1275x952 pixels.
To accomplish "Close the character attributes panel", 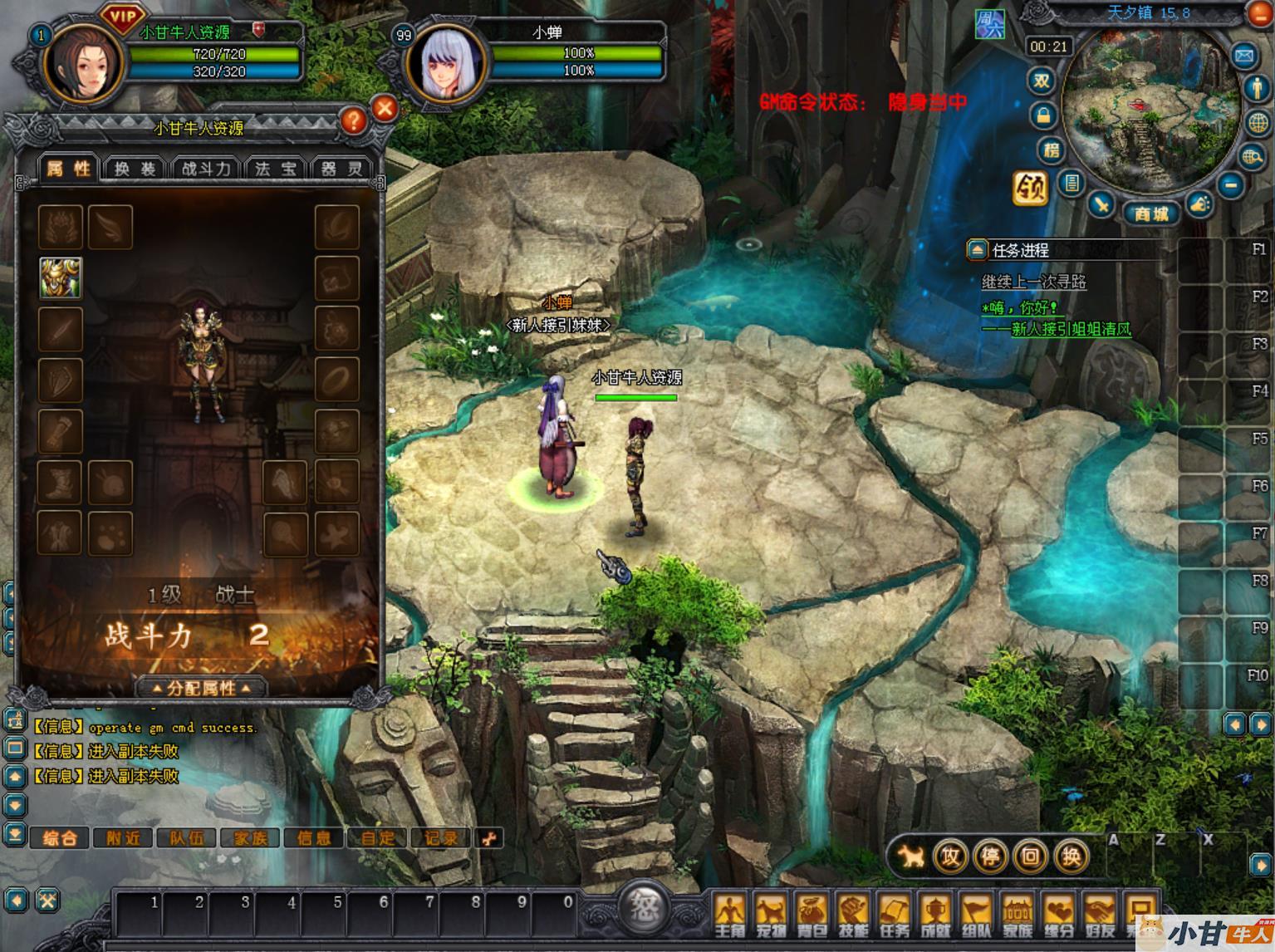I will coord(385,108).
